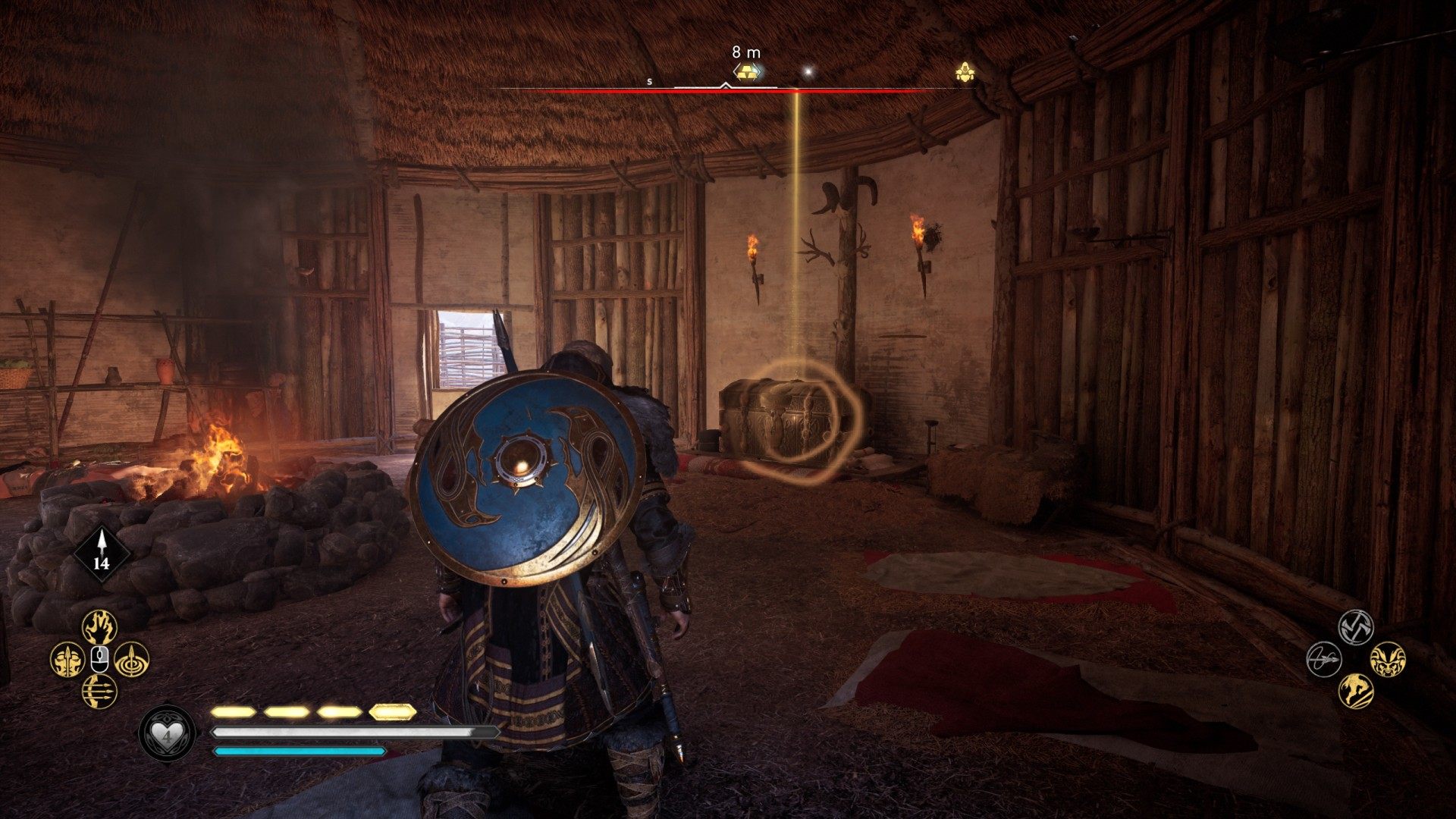
Task: Activate the crossed axes melee ability
Action: click(1355, 627)
